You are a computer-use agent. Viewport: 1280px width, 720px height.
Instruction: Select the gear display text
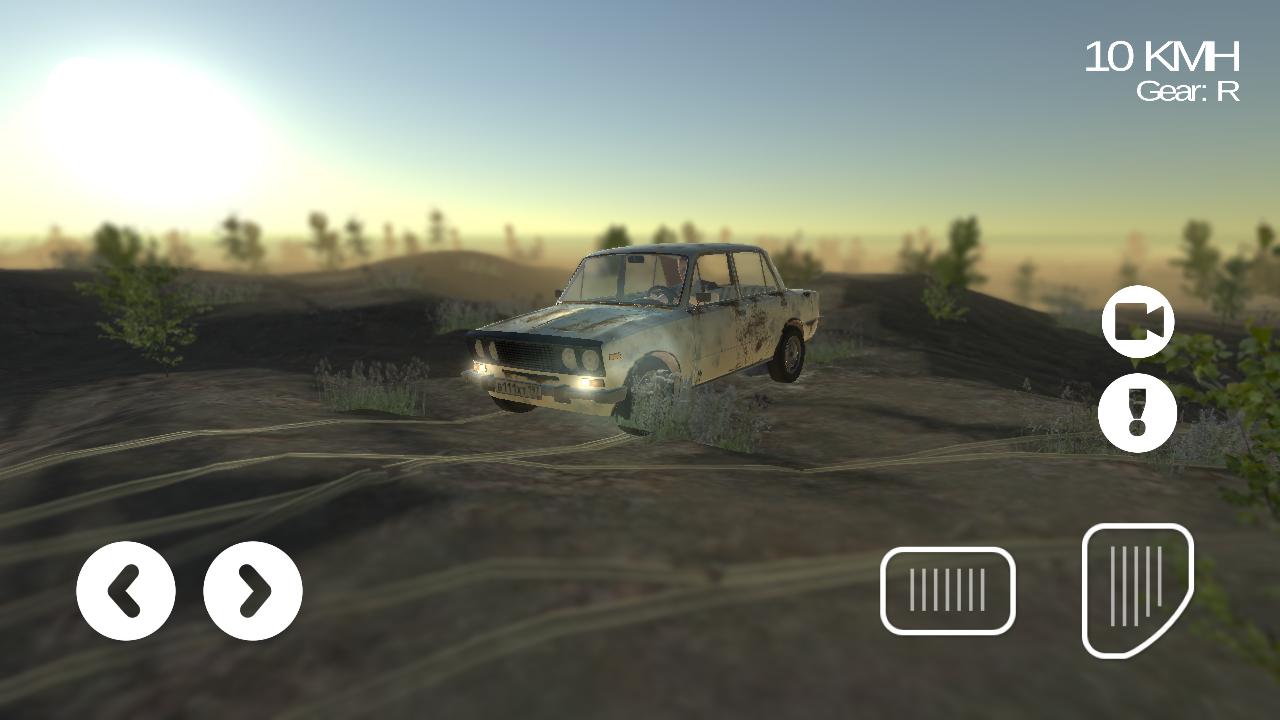coord(1189,95)
